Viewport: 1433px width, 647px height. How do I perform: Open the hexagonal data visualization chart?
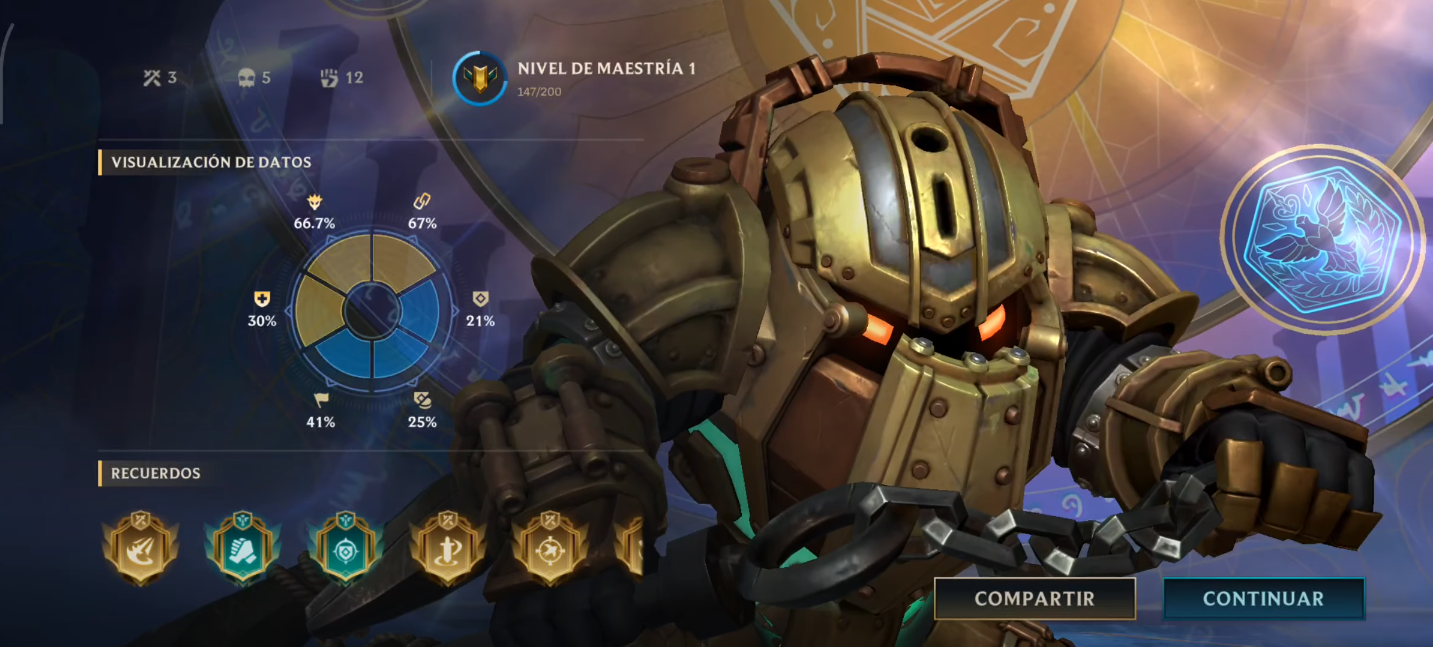[x=367, y=311]
